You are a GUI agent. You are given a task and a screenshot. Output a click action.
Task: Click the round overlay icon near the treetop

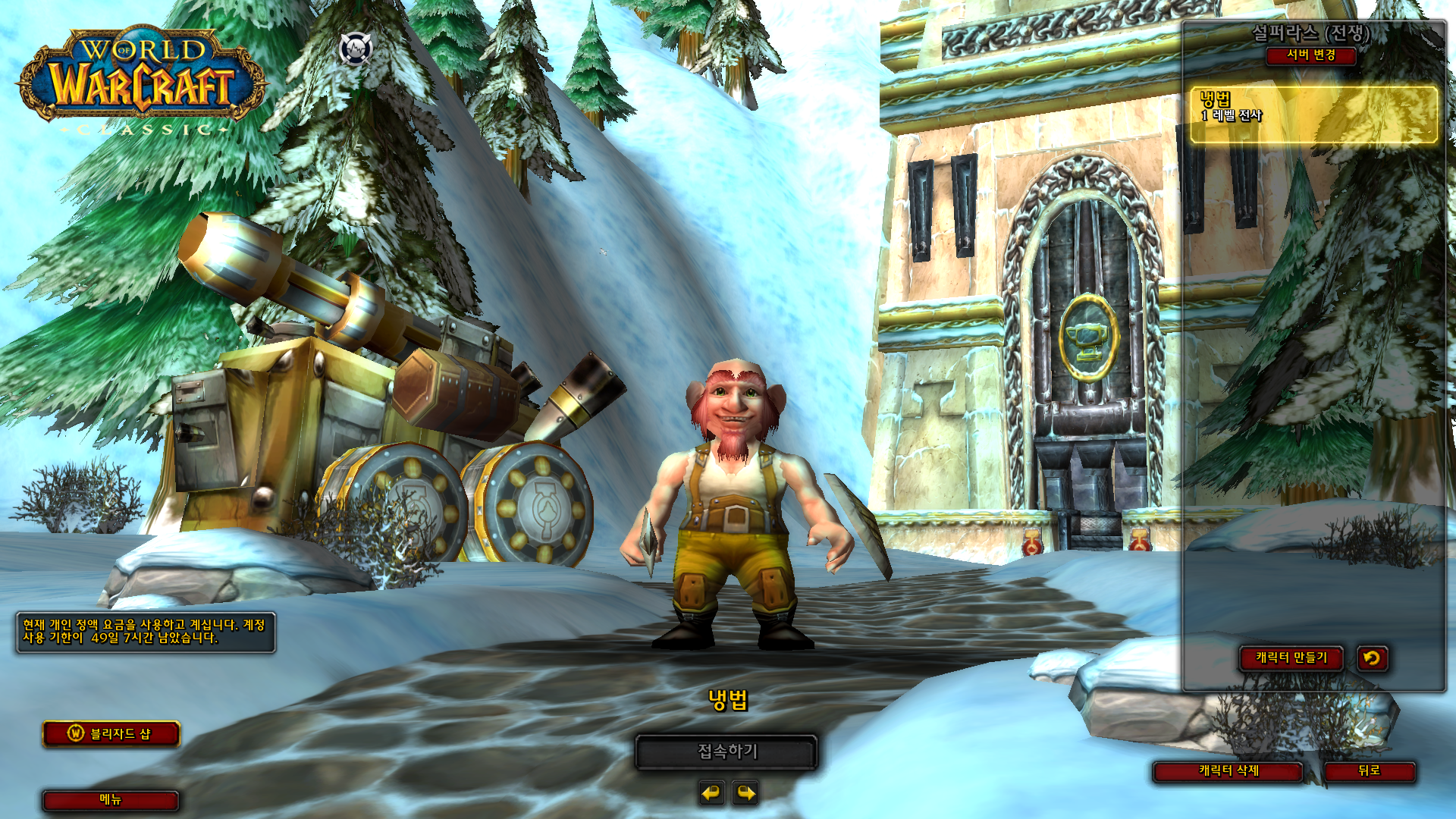click(356, 49)
